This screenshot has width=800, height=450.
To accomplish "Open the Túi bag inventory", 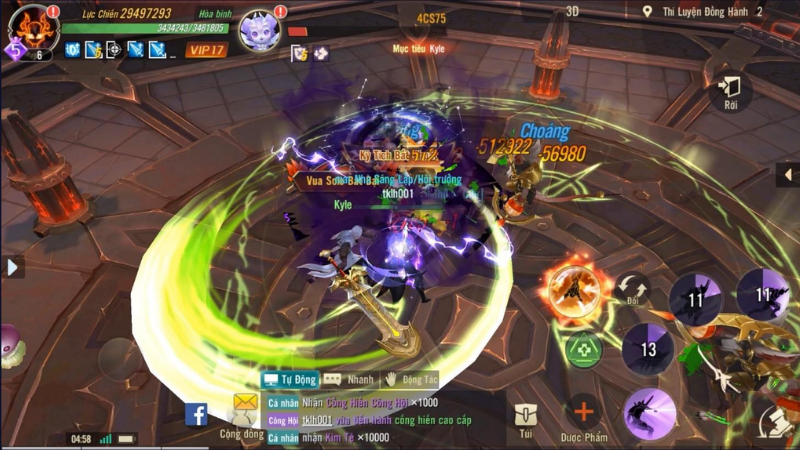I will tap(525, 420).
